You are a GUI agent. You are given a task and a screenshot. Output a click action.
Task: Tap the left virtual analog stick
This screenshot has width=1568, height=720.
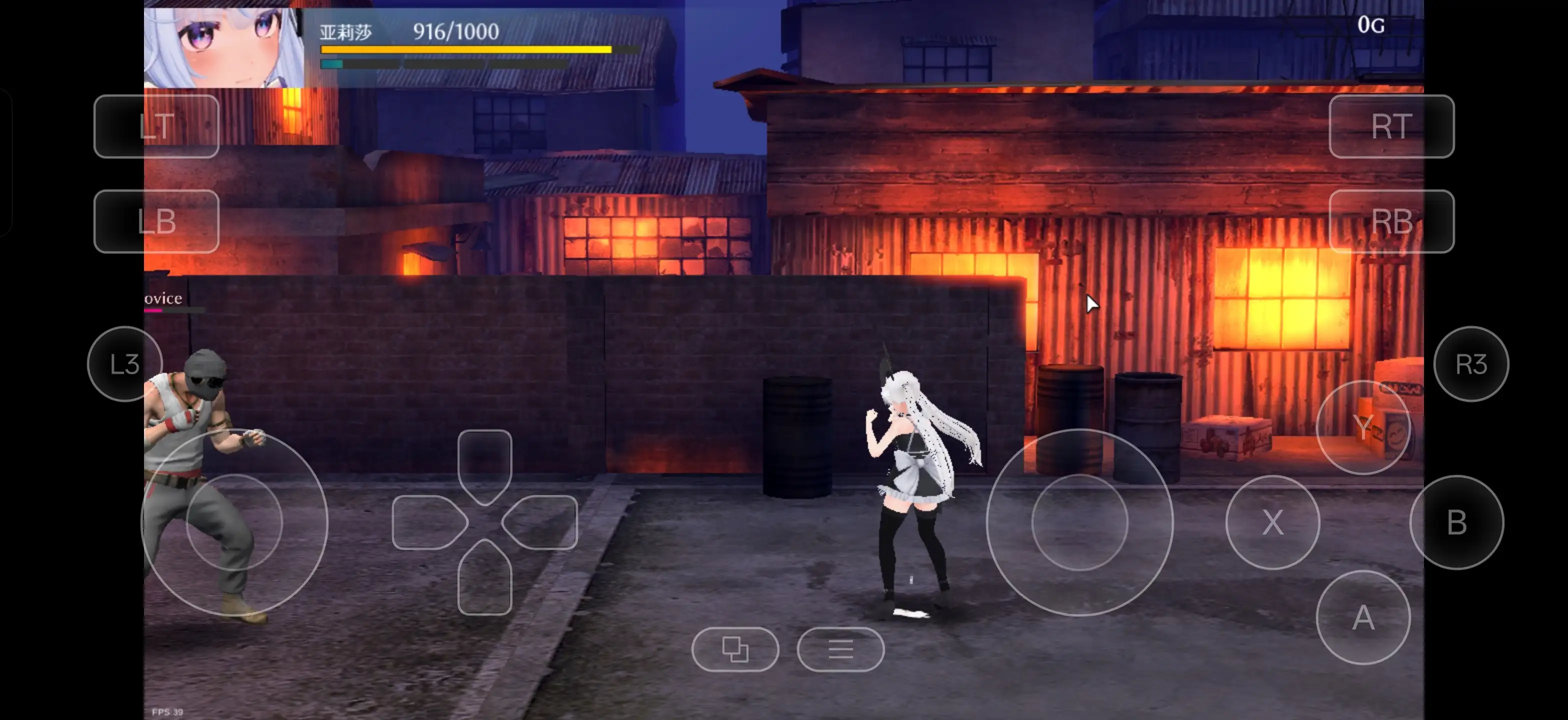point(234,522)
